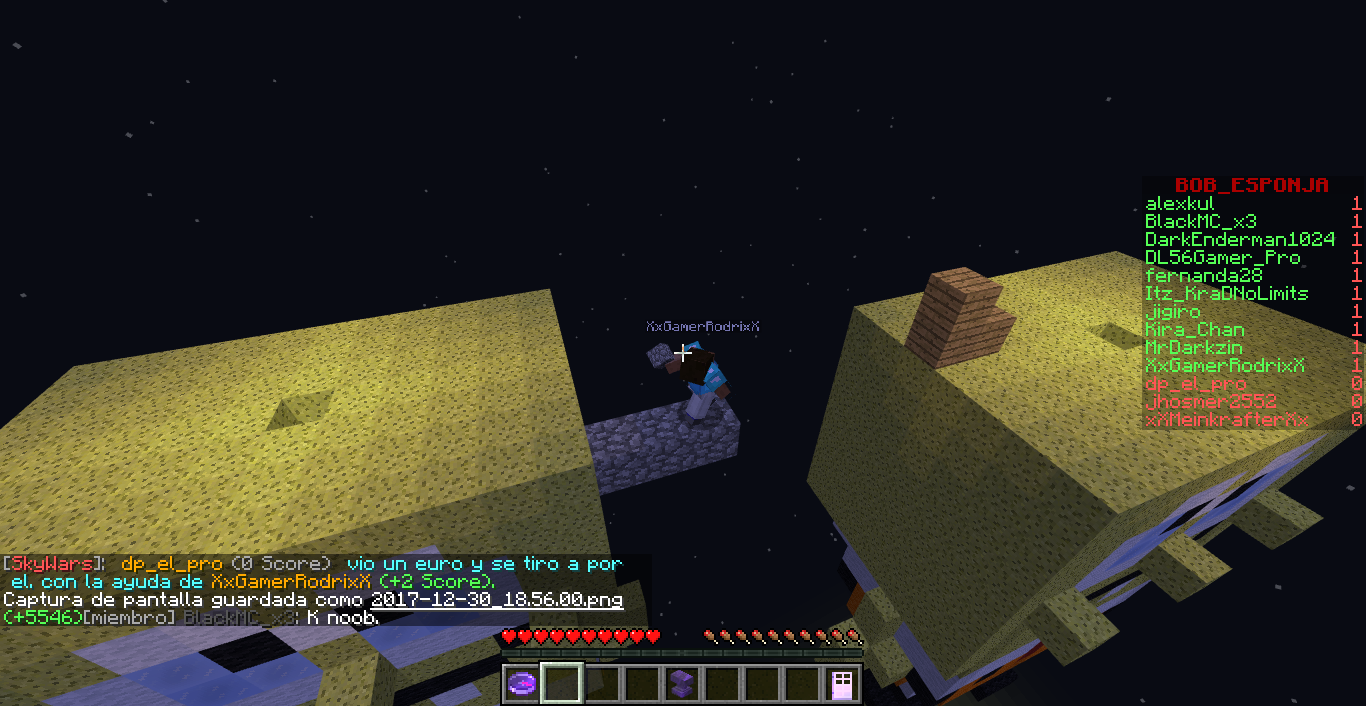Click xXMeinkrafterXx in the scoreboard list
Viewport: 1366px width, 706px height.
1227,420
